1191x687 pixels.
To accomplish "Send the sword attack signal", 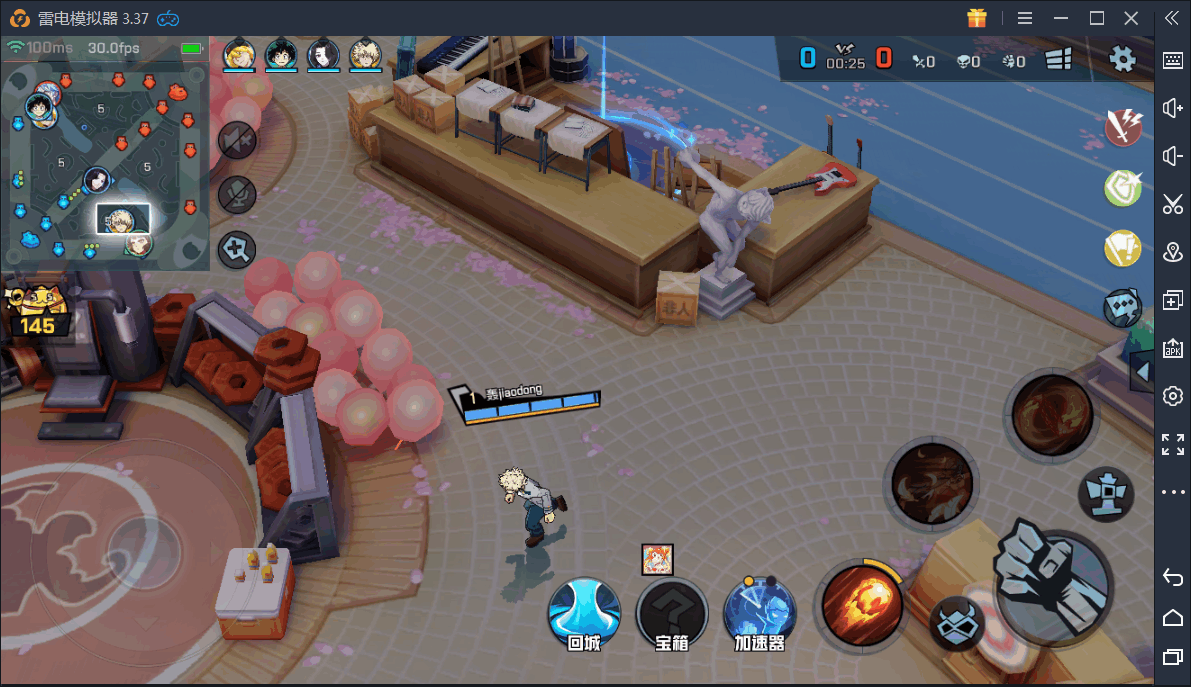I will (1124, 126).
